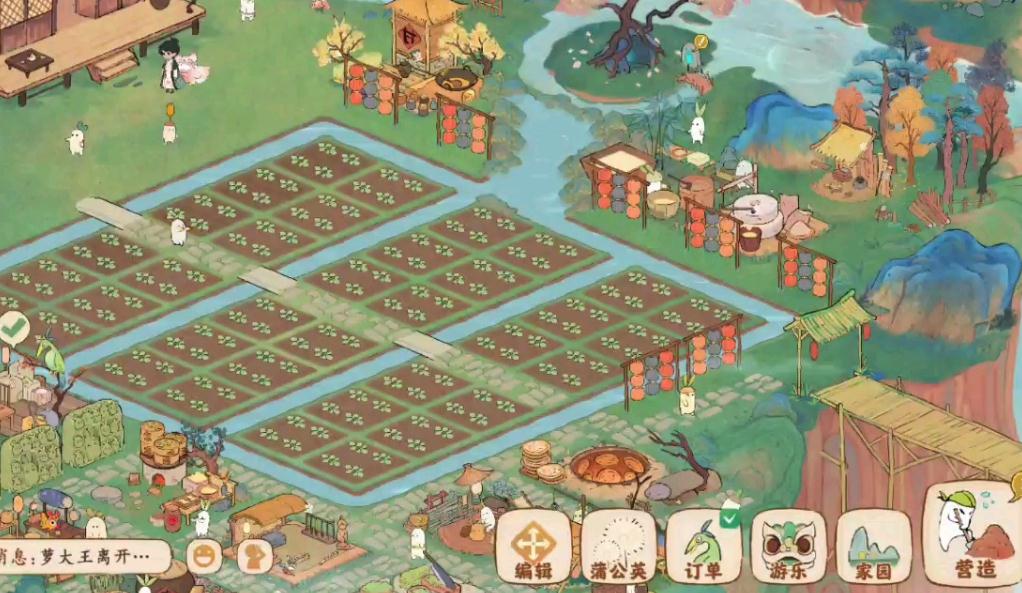Click the smiley face emoji button
The image size is (1022, 593).
[x=204, y=556]
